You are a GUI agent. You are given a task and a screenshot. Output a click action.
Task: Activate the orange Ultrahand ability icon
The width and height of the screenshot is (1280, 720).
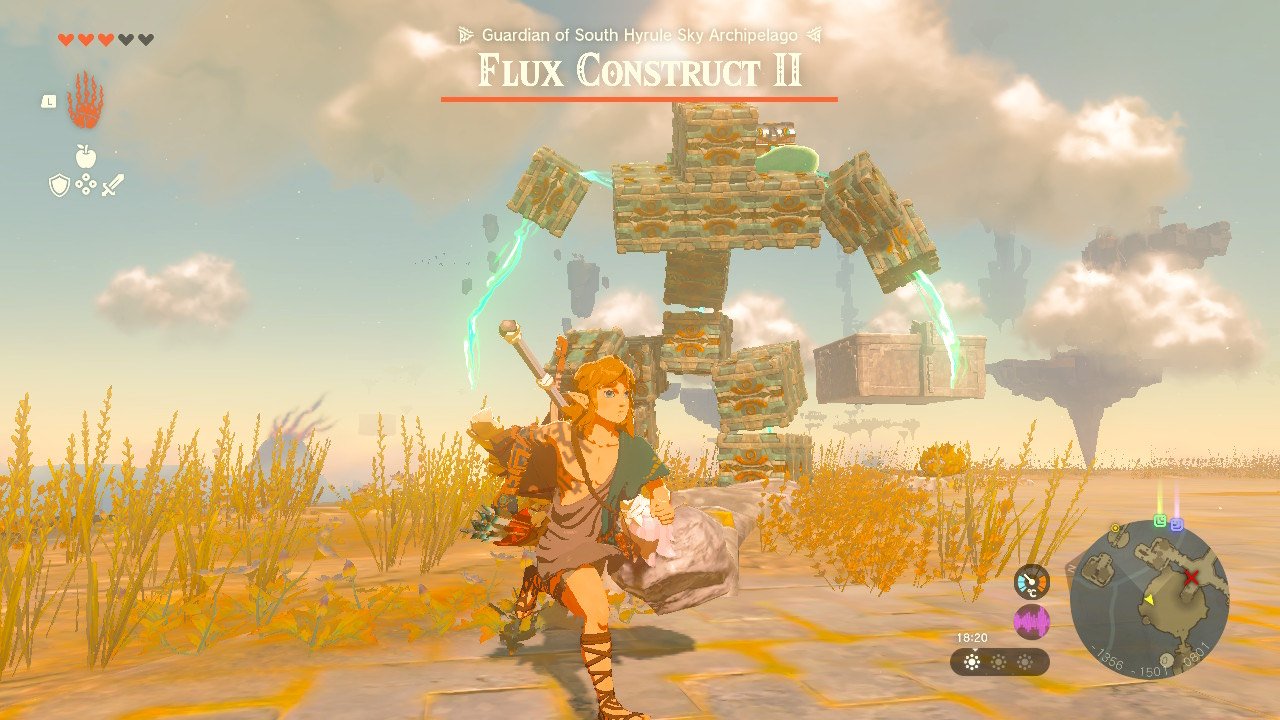point(85,100)
